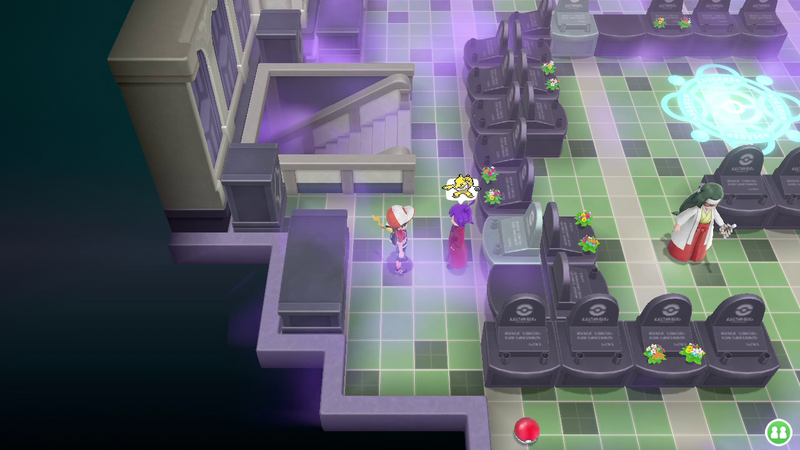Click the green two-player co-op icon
Image resolution: width=800 pixels, height=450 pixels.
tap(778, 431)
